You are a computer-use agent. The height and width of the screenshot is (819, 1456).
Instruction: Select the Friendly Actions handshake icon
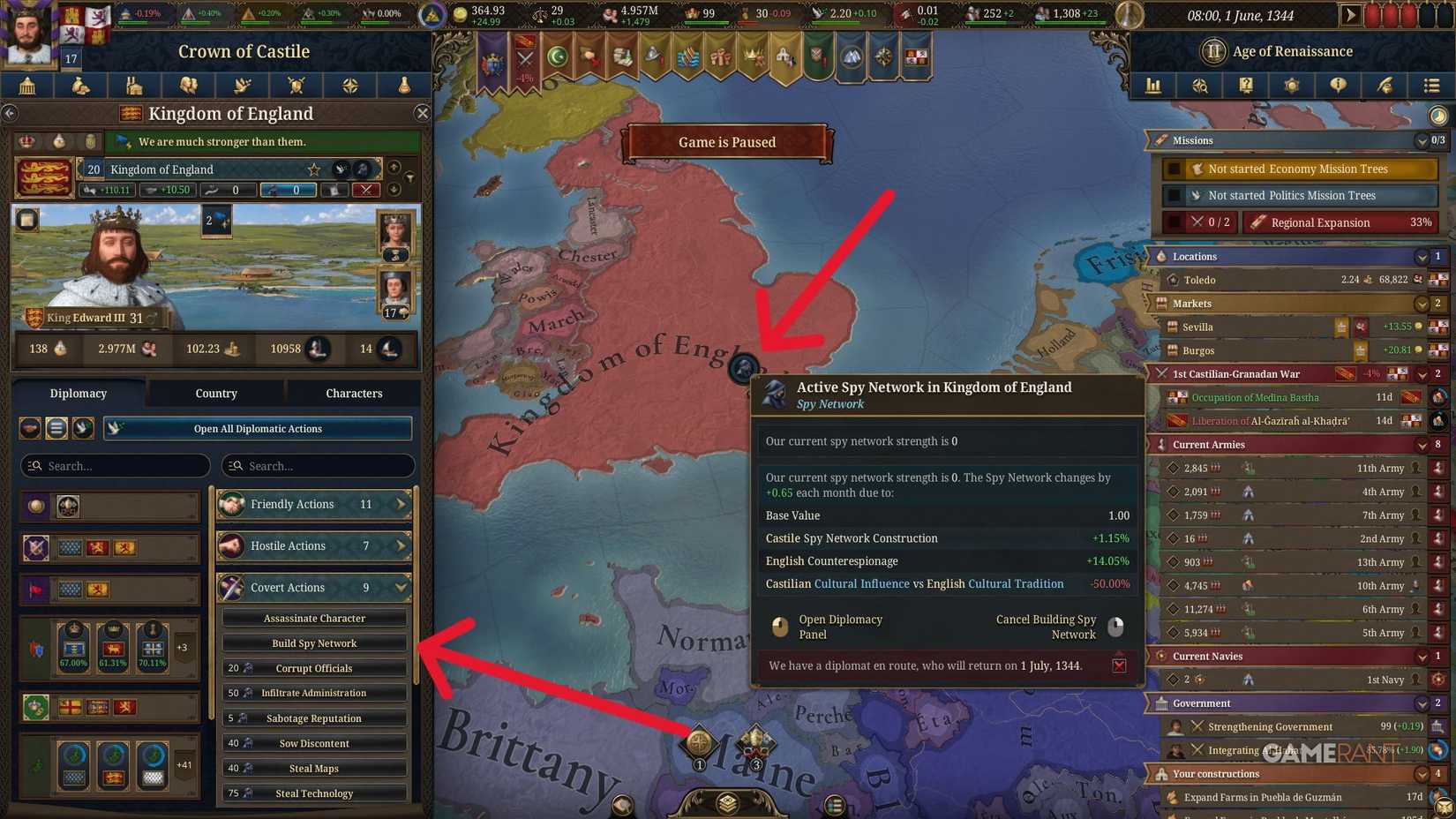232,504
